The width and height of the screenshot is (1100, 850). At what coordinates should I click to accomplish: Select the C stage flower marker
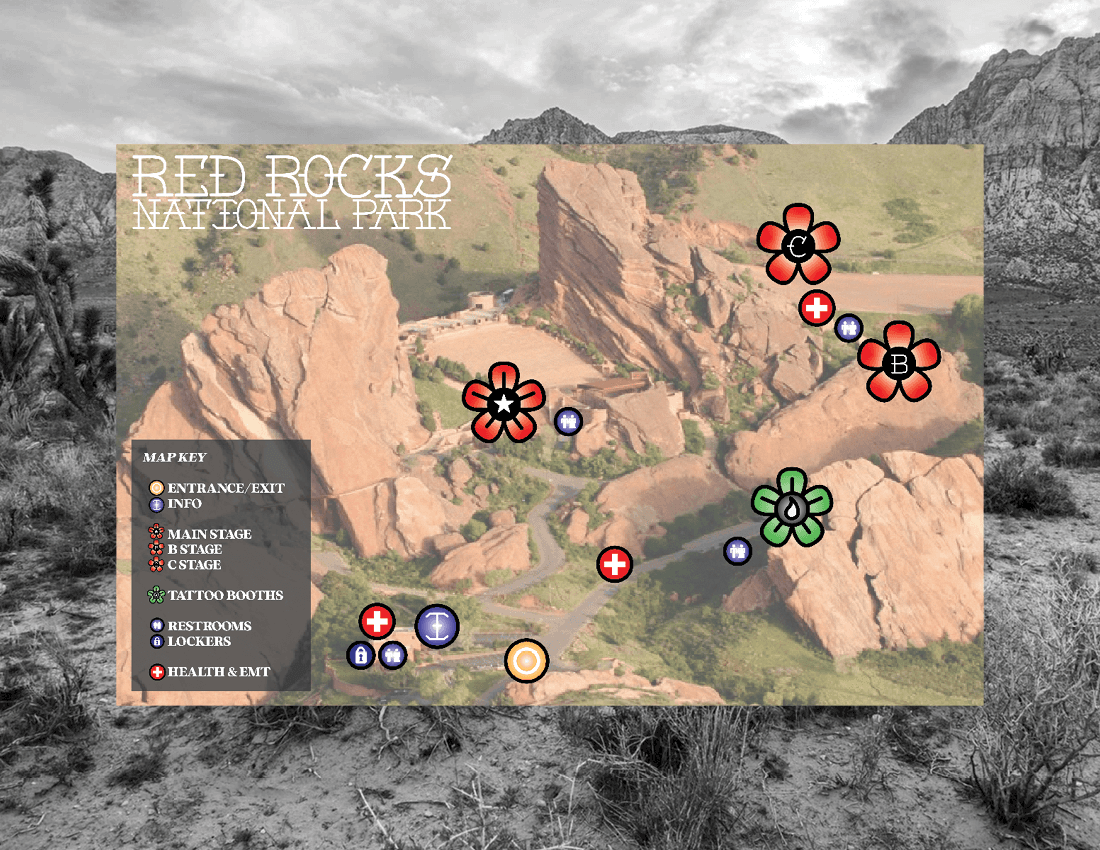[798, 243]
